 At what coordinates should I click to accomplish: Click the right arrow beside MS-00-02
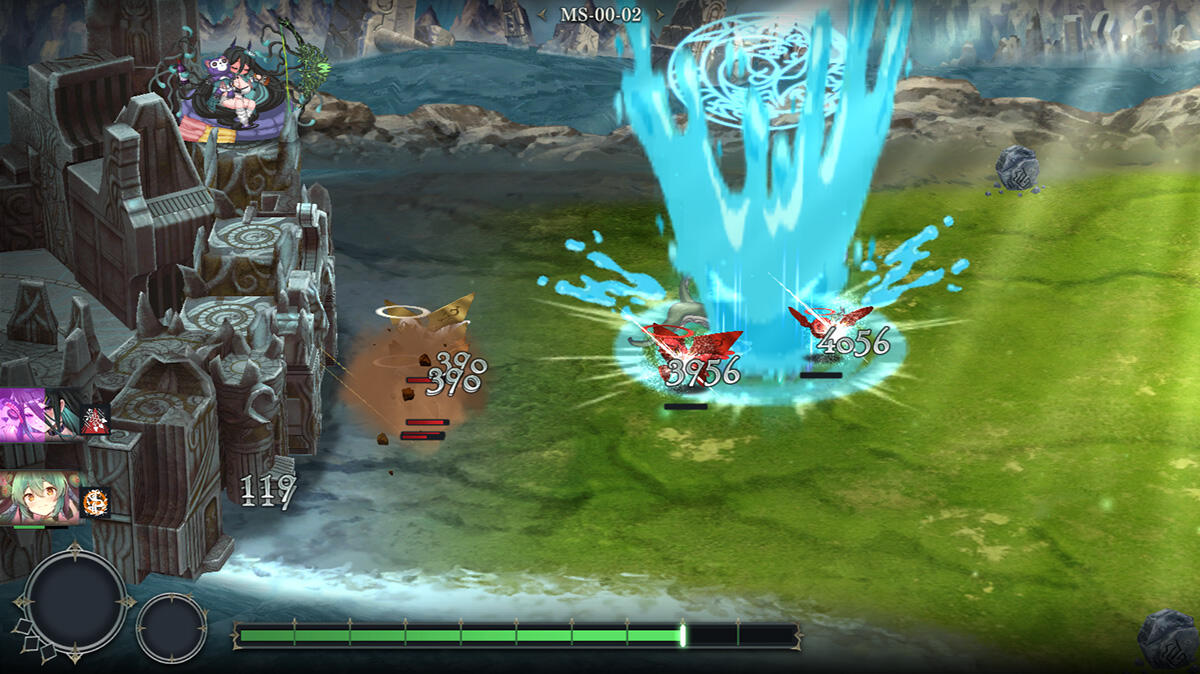[x=657, y=15]
